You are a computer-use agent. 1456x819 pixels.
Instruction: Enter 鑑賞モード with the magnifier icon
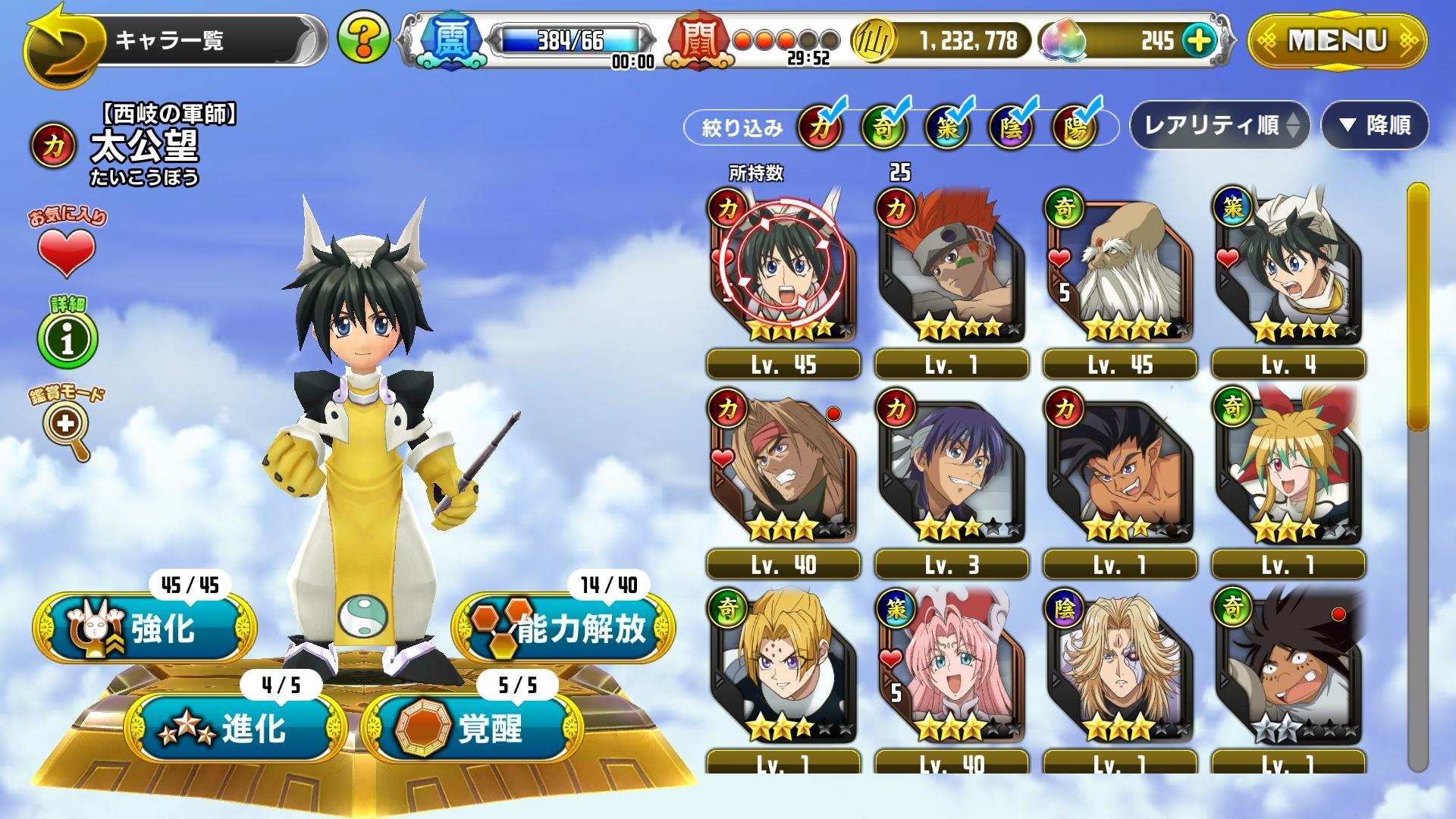[67, 426]
